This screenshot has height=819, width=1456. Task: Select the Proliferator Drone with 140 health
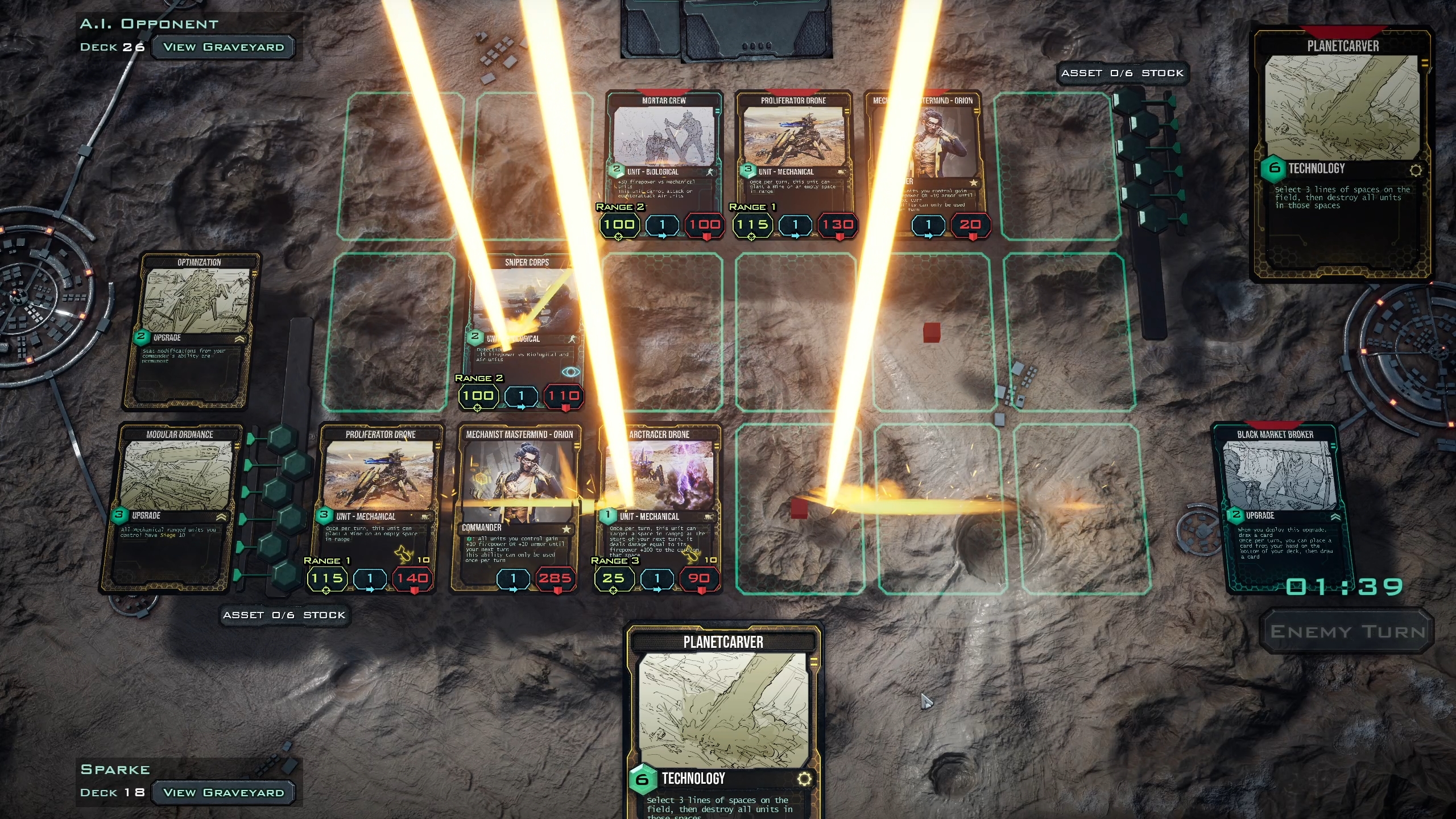click(x=380, y=500)
